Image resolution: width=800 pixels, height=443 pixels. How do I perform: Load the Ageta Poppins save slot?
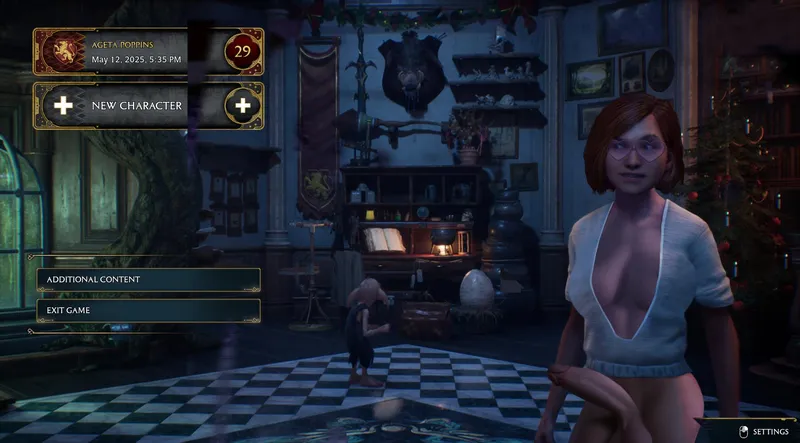pyautogui.click(x=148, y=52)
